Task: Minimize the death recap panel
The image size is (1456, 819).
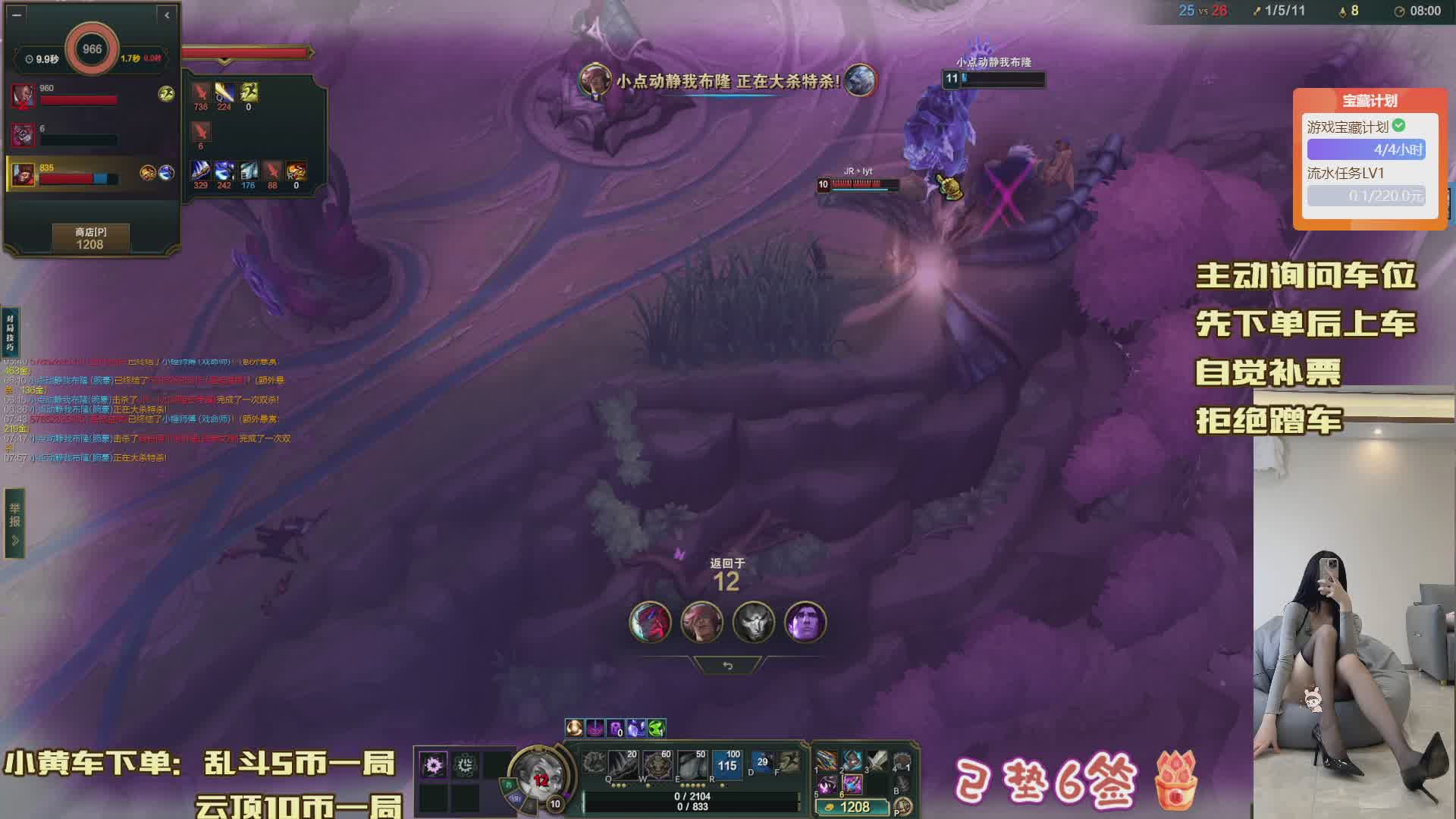Action: click(17, 14)
